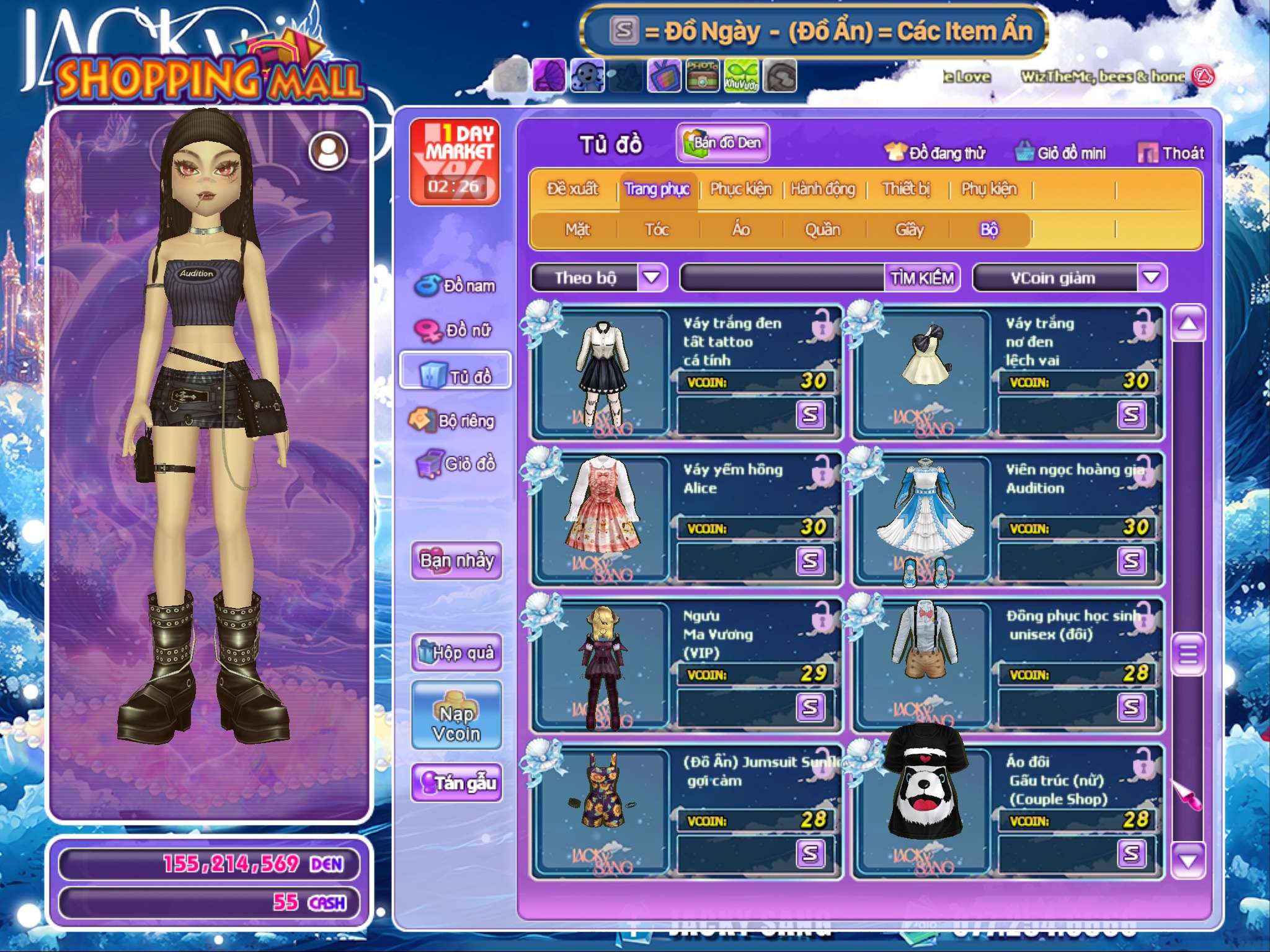Screen dimensions: 1270x952
Task: Choose the Tóc subcategory
Action: [x=657, y=230]
